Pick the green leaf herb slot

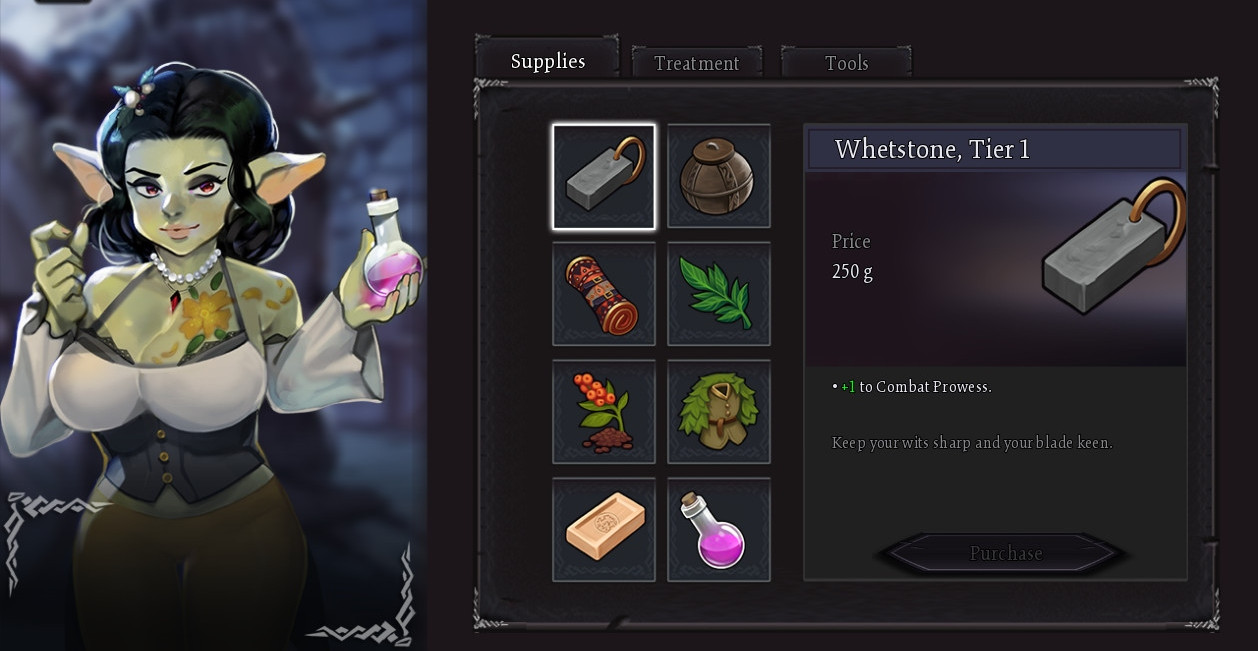719,294
